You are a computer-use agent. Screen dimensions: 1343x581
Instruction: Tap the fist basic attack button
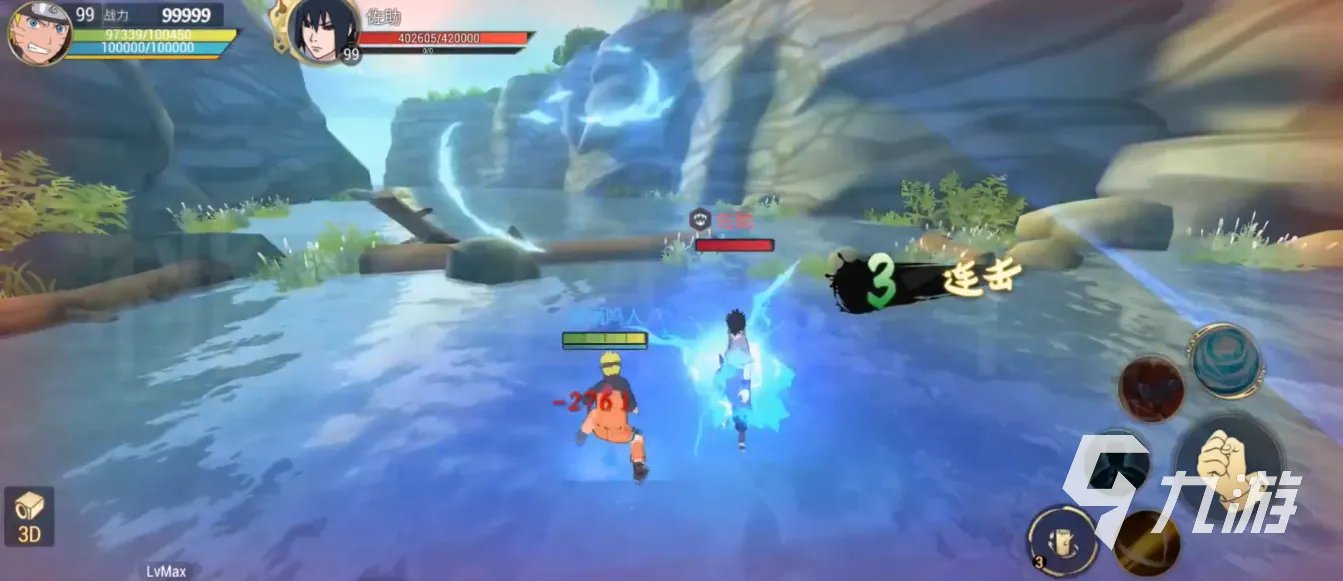click(x=1227, y=462)
